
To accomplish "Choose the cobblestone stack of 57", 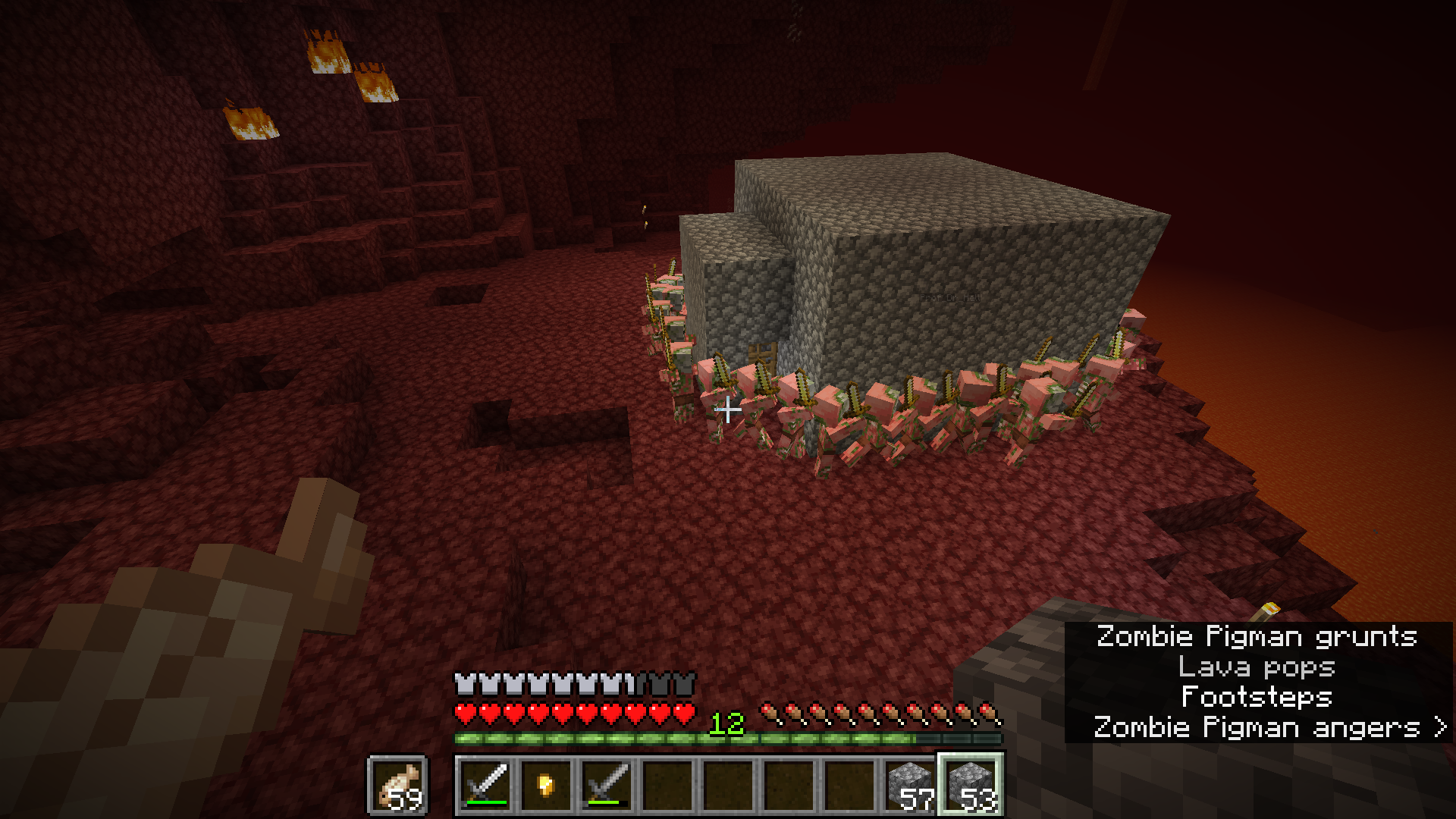I will pyautogui.click(x=911, y=785).
